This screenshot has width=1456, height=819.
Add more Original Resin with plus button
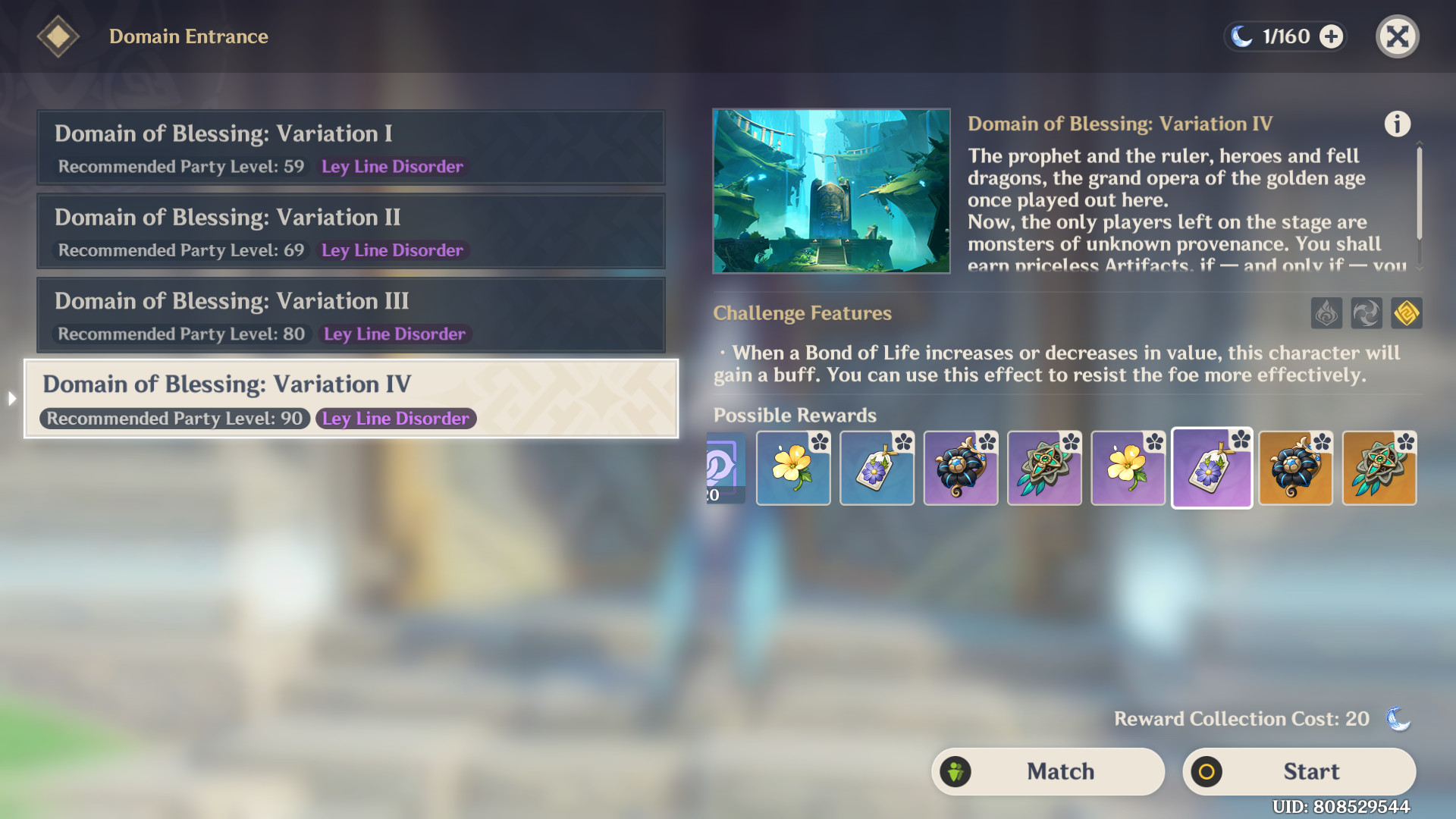coord(1332,36)
